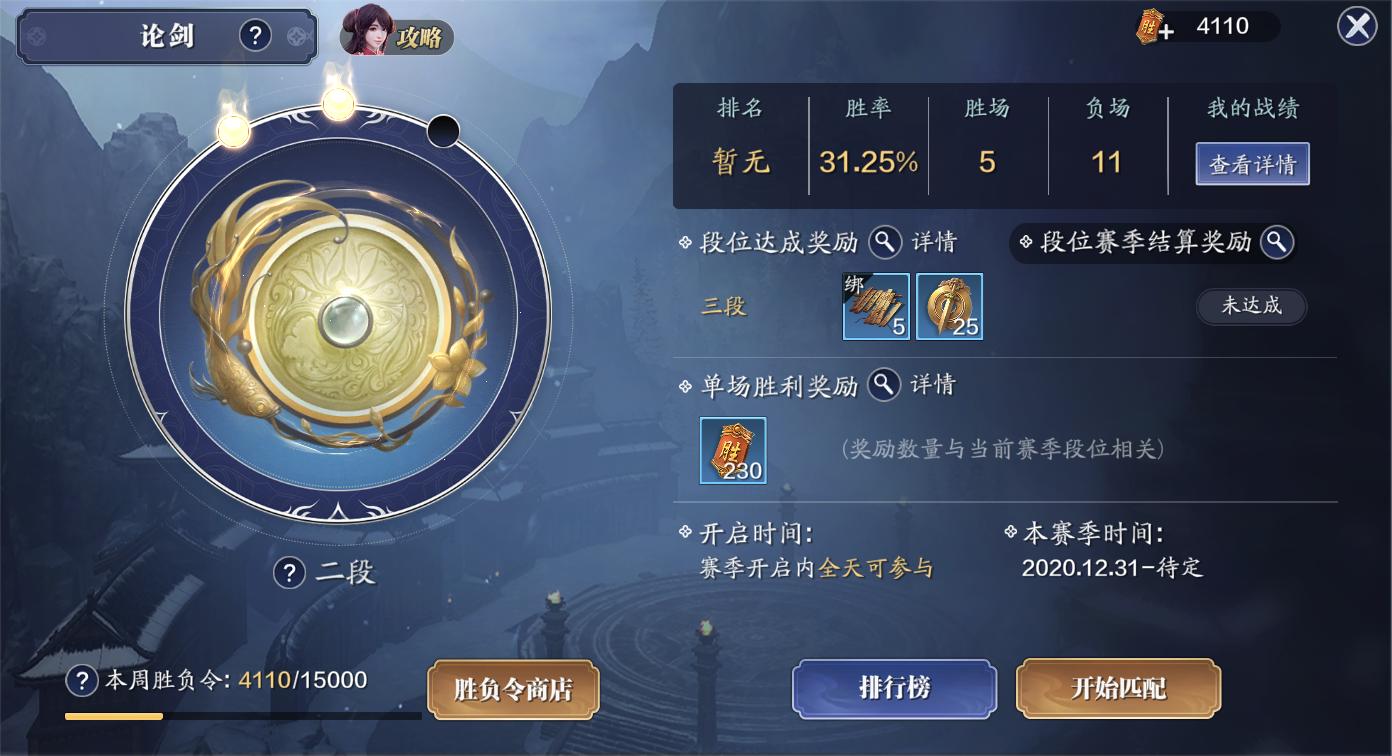Switch to the 排行榜 leaderboard view
The height and width of the screenshot is (756, 1392).
coord(893,688)
